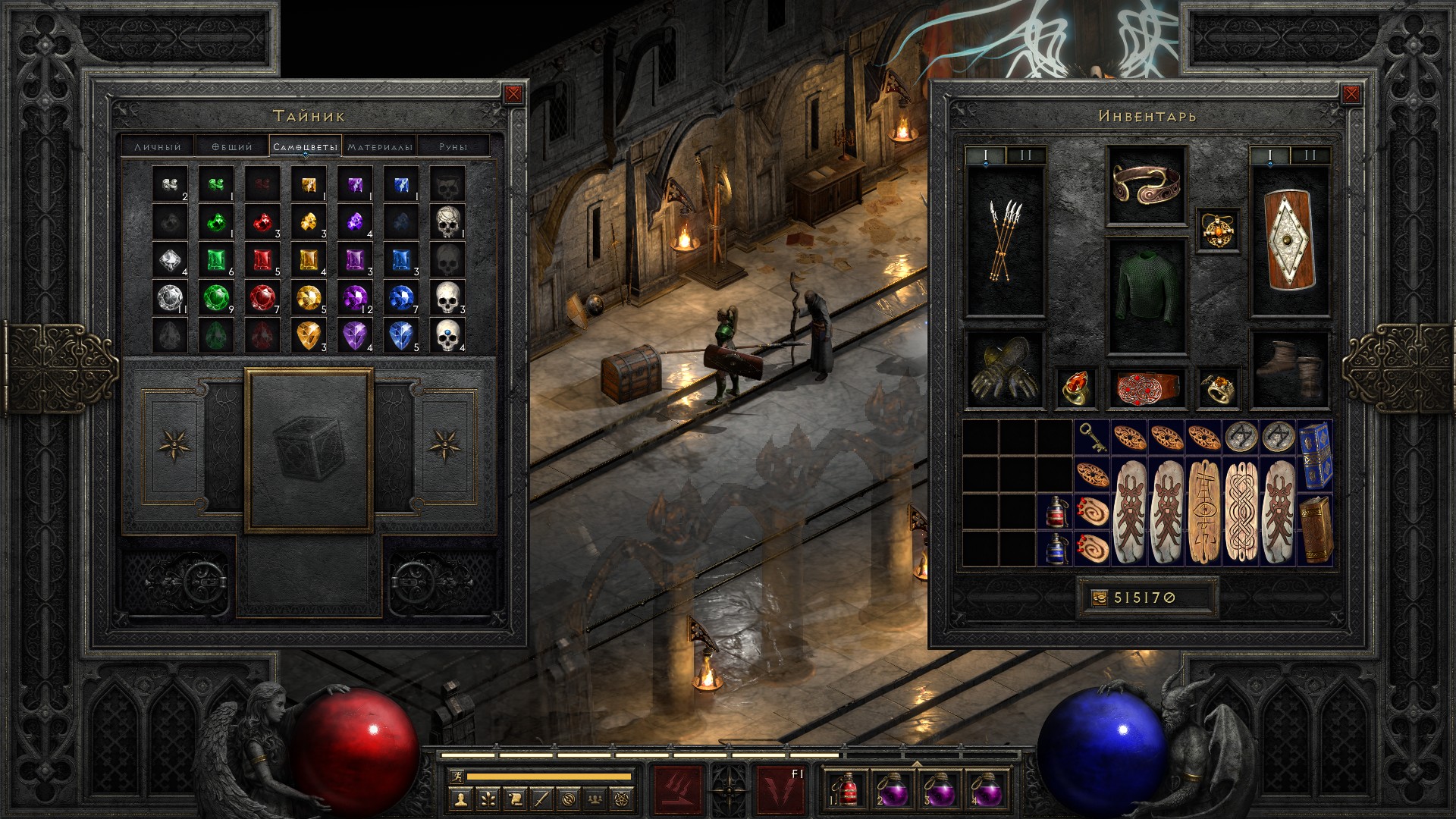Select the equipped diamond-pattern shield

[x=1289, y=241]
